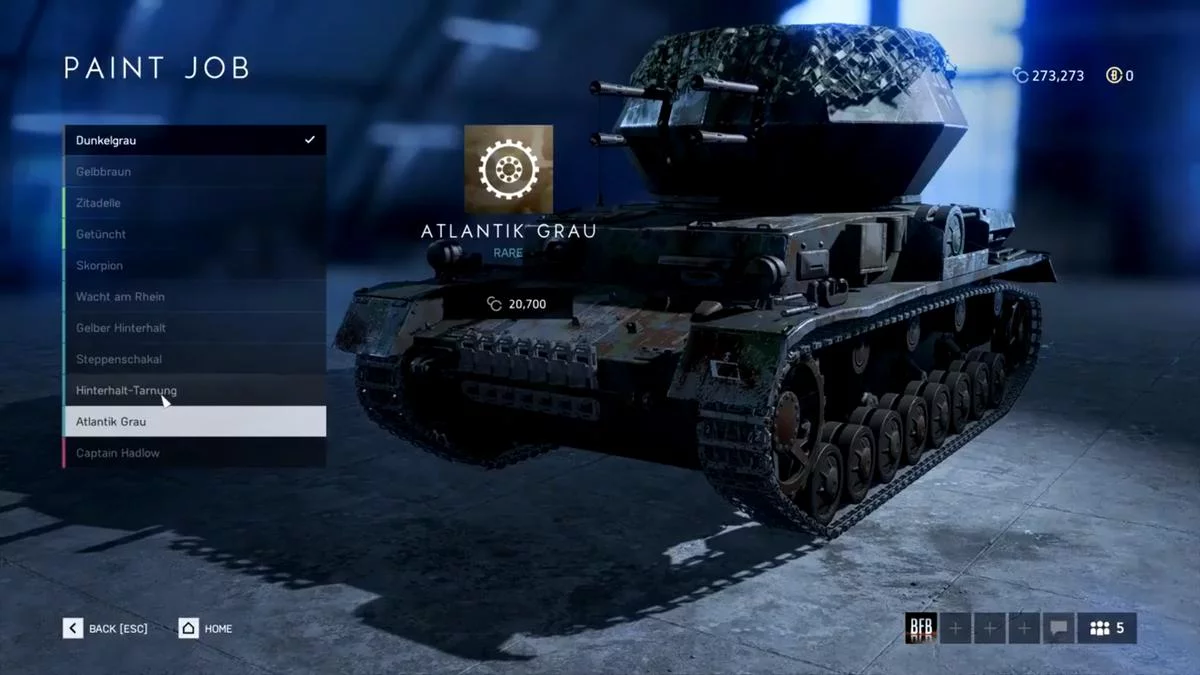
Task: Pick the Zitadelle paint job
Action: point(195,203)
